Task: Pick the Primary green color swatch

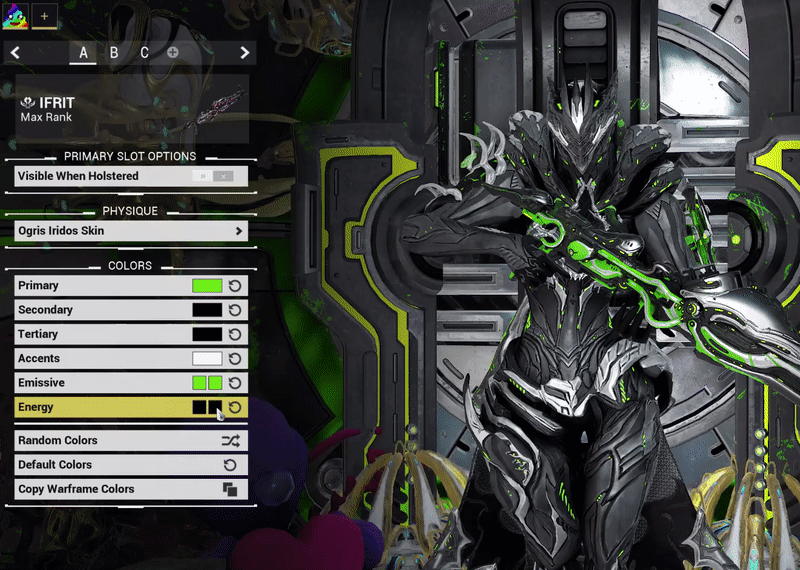Action: tap(207, 286)
